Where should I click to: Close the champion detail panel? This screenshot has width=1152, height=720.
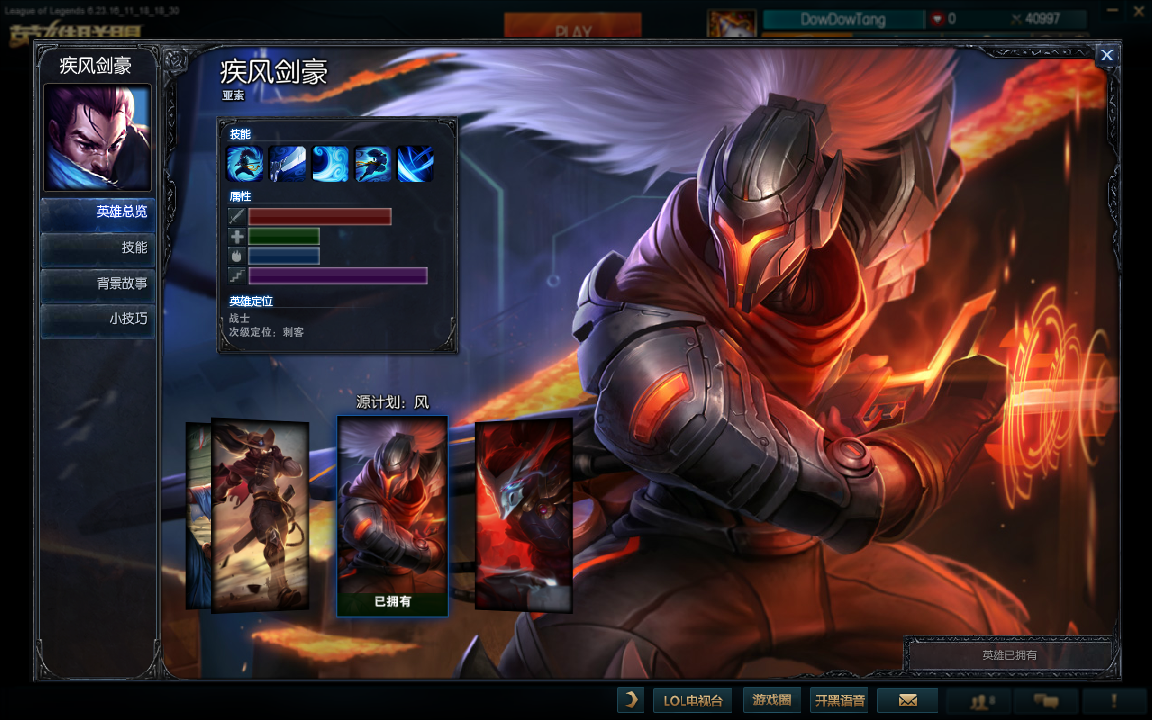(x=1106, y=56)
